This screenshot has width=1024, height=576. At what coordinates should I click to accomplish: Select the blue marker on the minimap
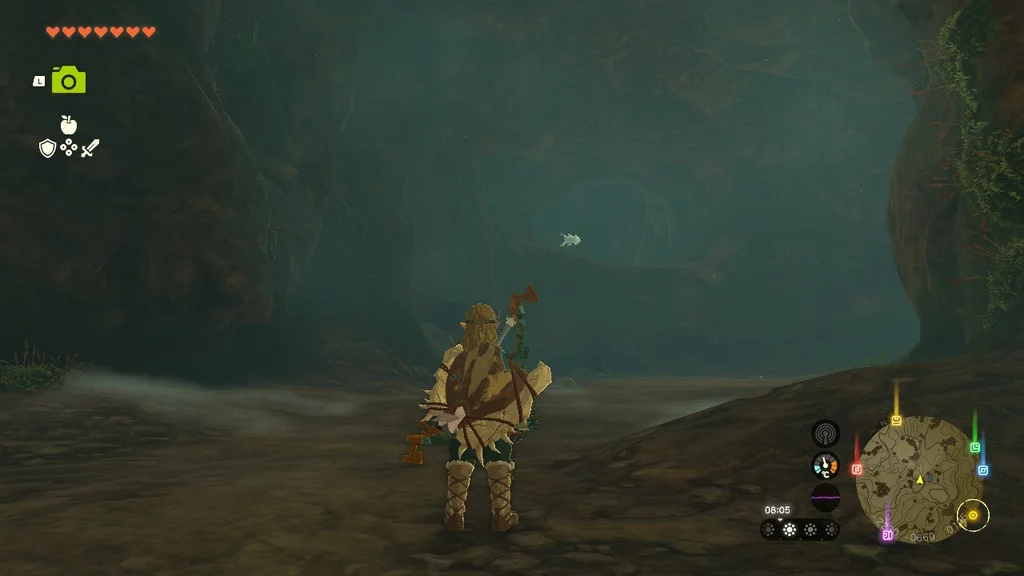tap(983, 470)
